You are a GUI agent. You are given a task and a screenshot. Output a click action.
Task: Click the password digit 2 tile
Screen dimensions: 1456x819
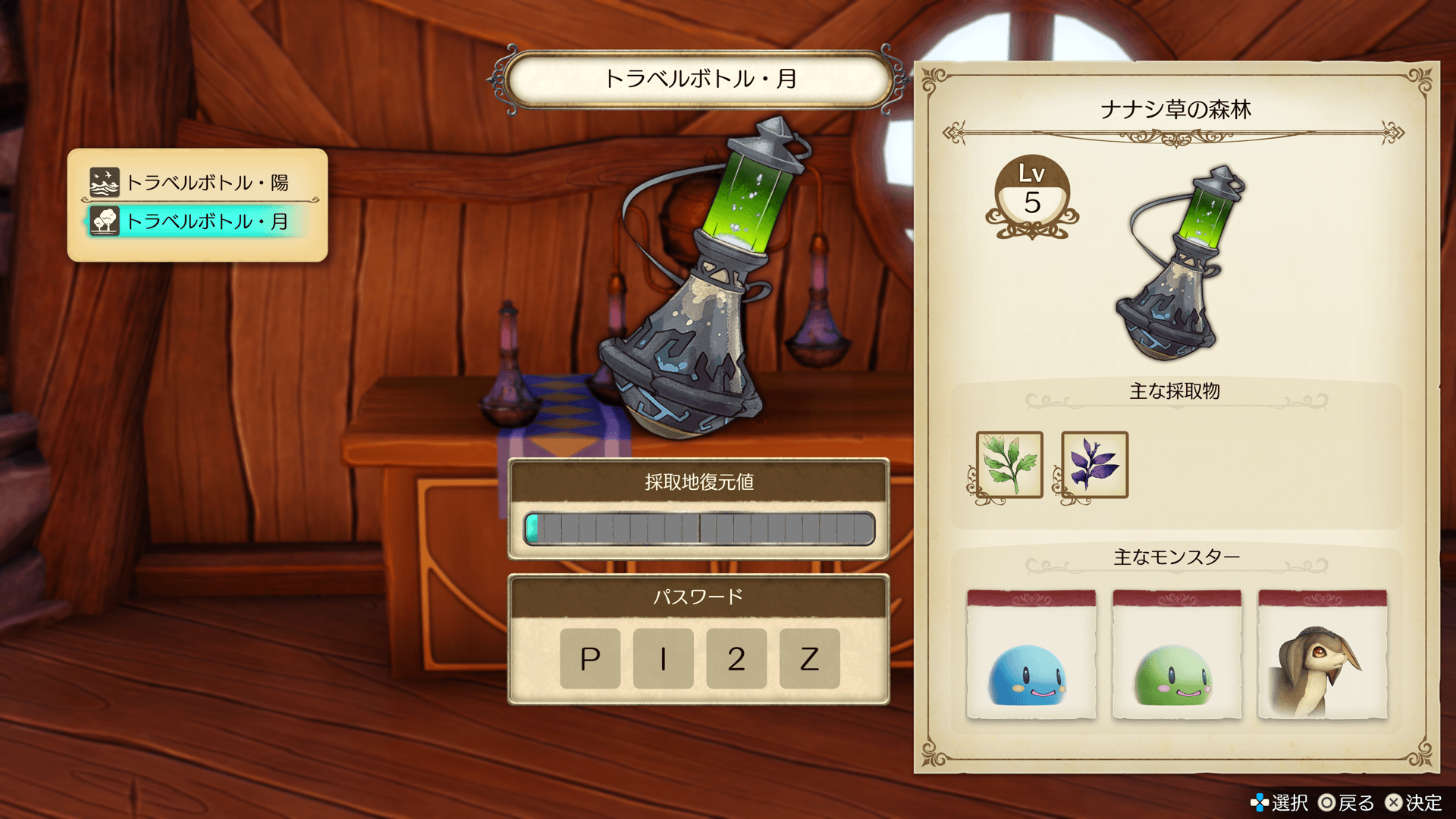point(736,658)
